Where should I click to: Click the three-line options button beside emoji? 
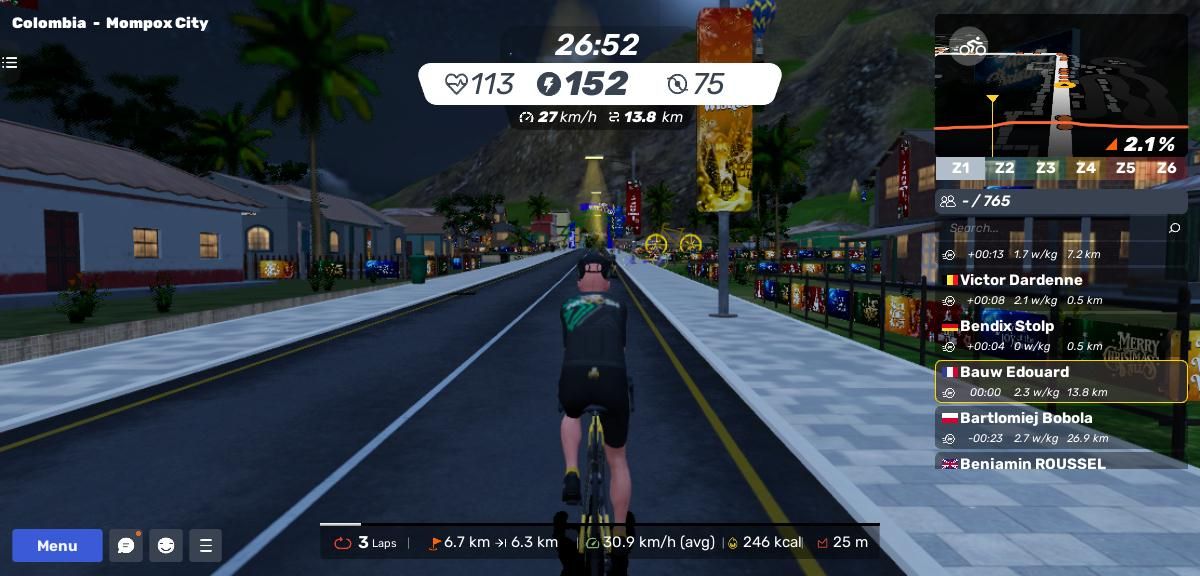[x=206, y=545]
